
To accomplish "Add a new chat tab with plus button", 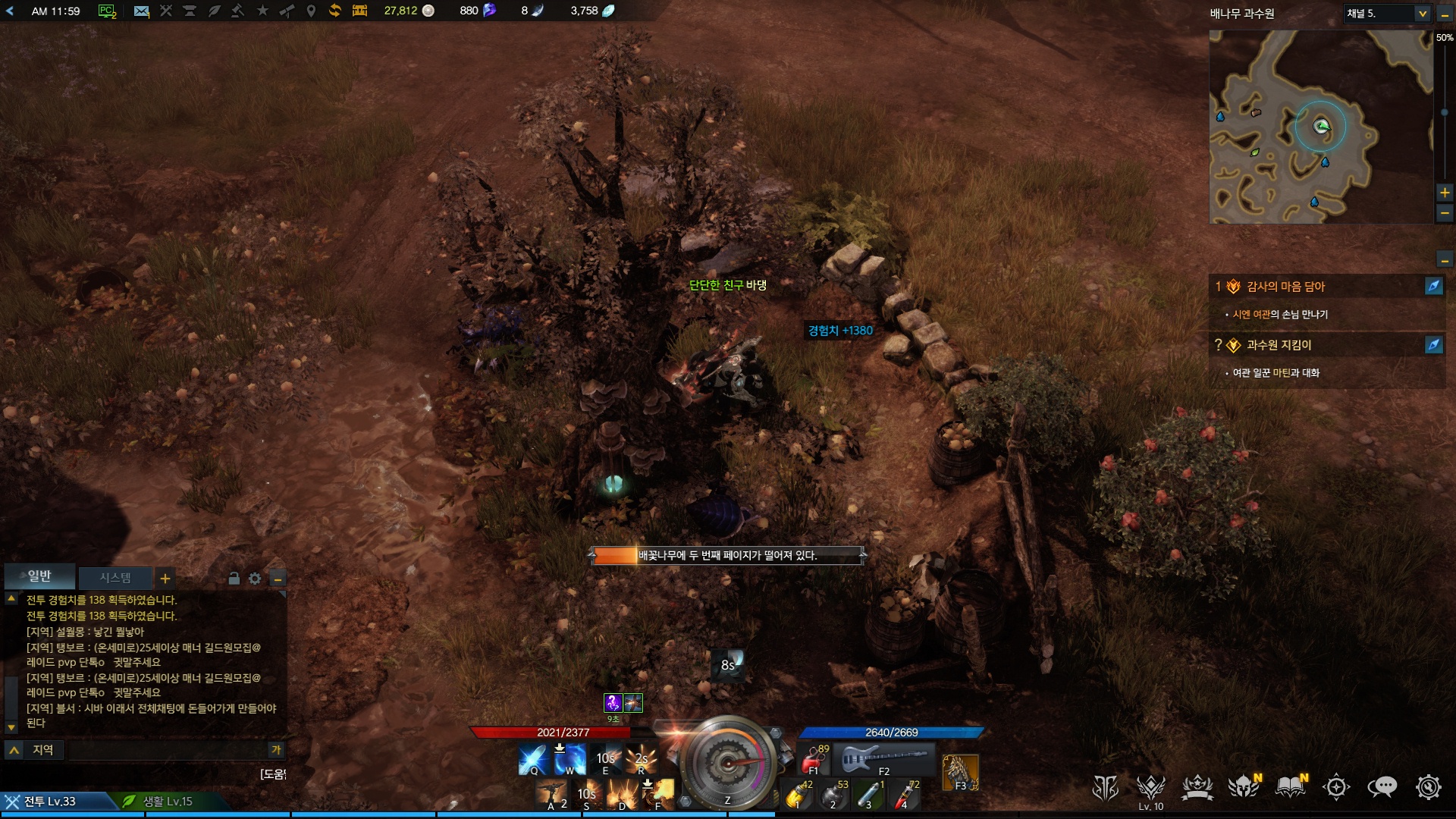I will (x=165, y=579).
